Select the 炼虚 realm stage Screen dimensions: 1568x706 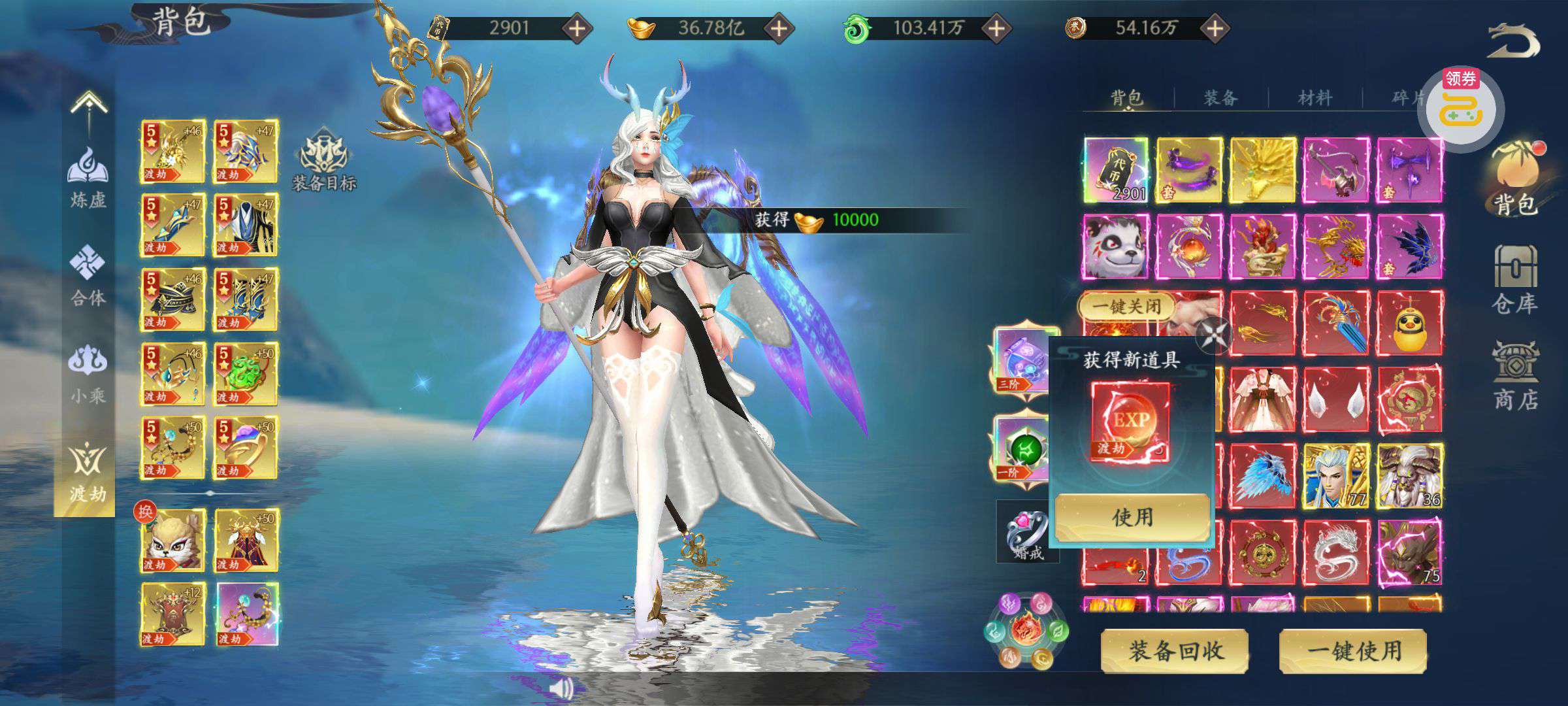point(88,176)
